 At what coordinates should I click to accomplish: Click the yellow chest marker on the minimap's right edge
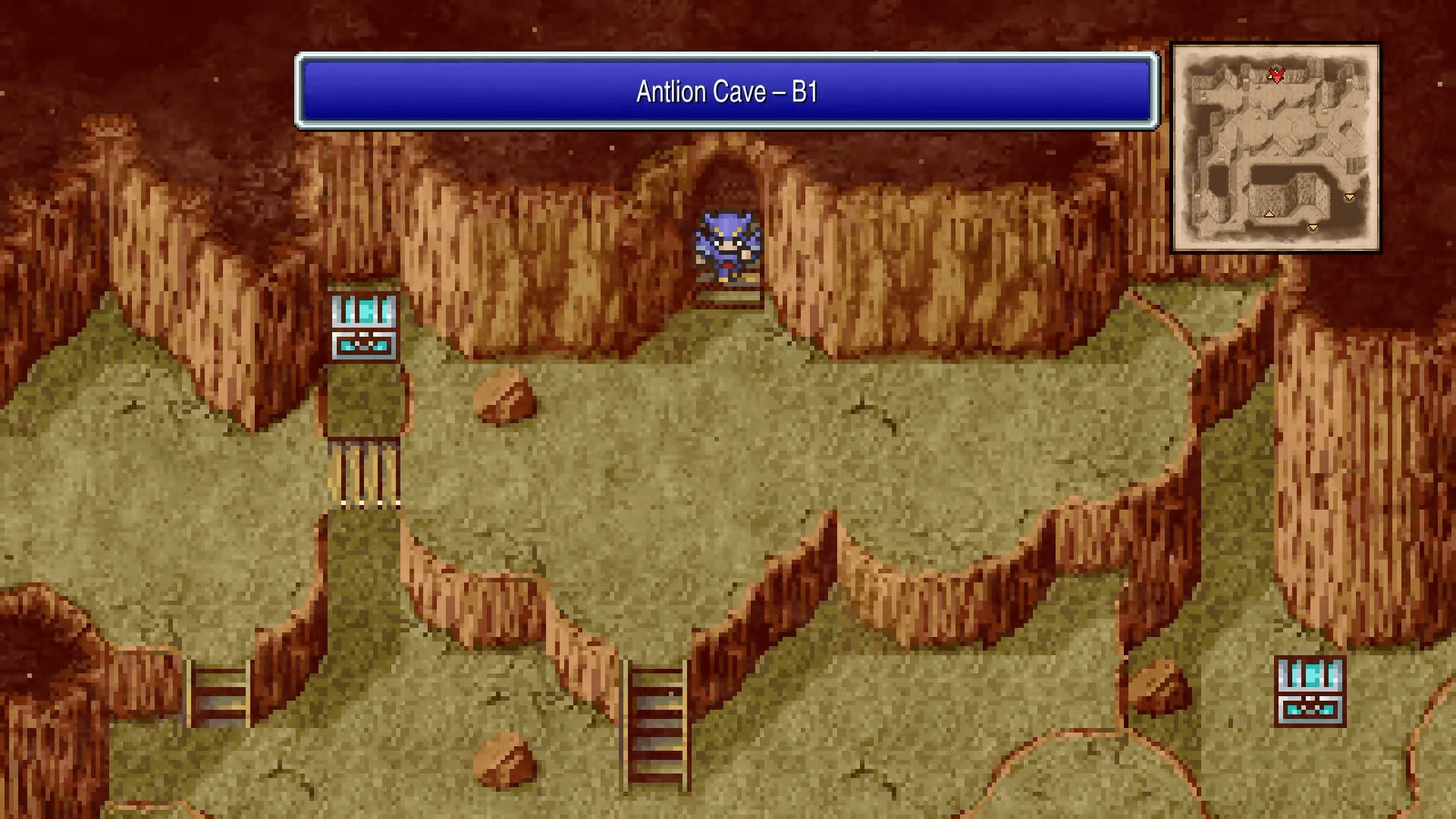pos(1349,196)
